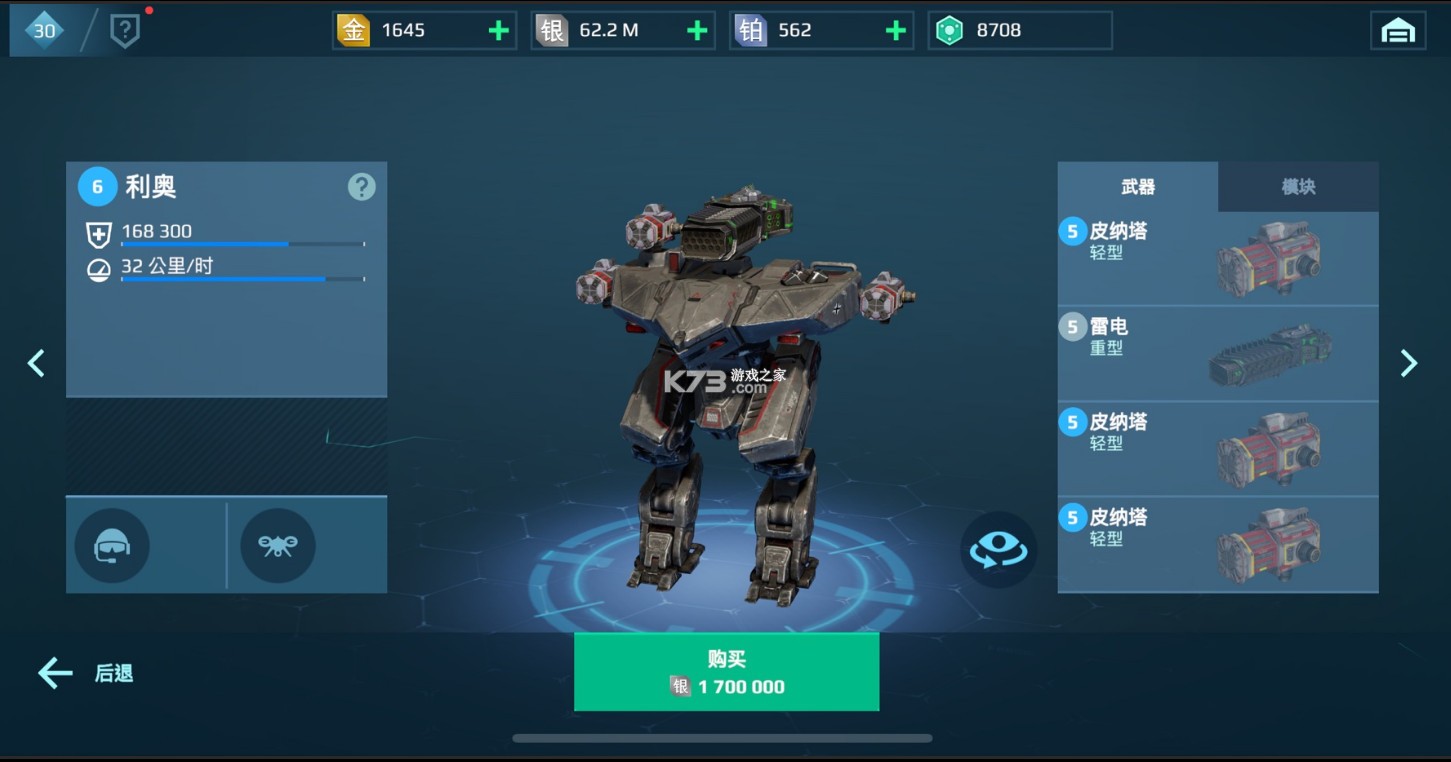
Task: Show help for the 利奥 robot
Action: point(361,187)
